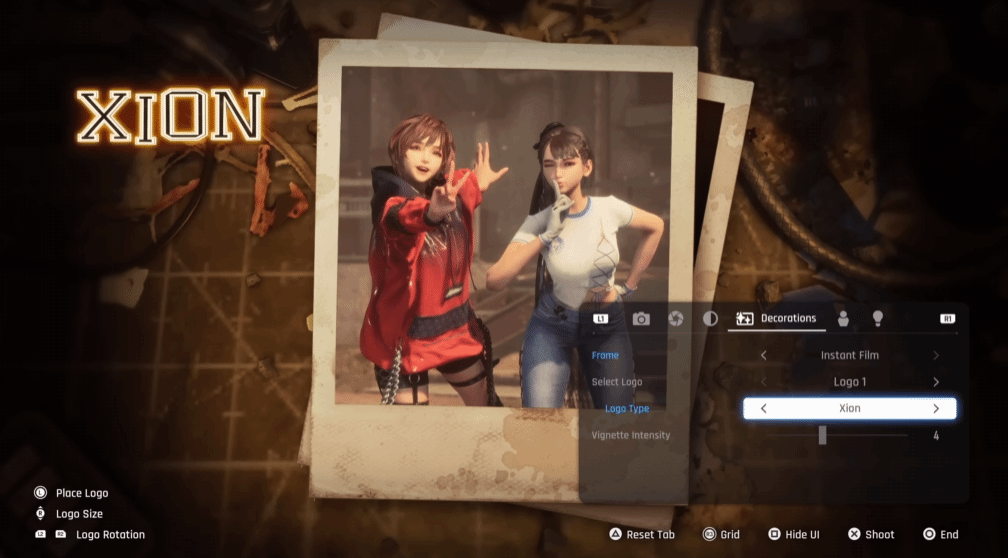The width and height of the screenshot is (1008, 558).
Task: Switch to the character figure tab
Action: 843,319
